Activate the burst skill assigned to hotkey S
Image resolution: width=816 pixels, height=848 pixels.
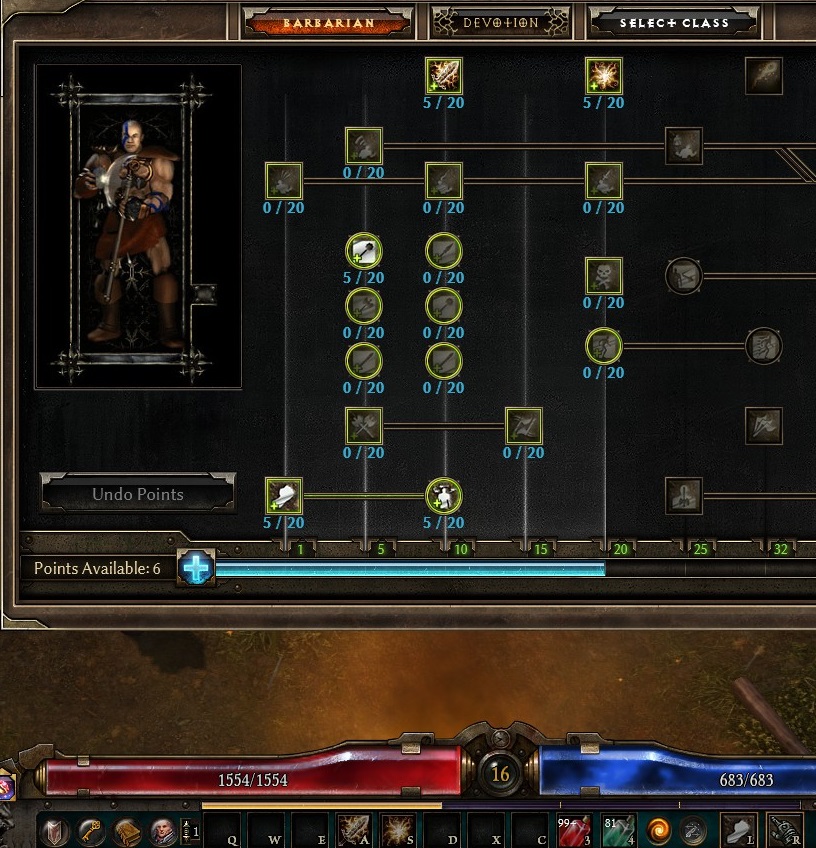coord(399,830)
